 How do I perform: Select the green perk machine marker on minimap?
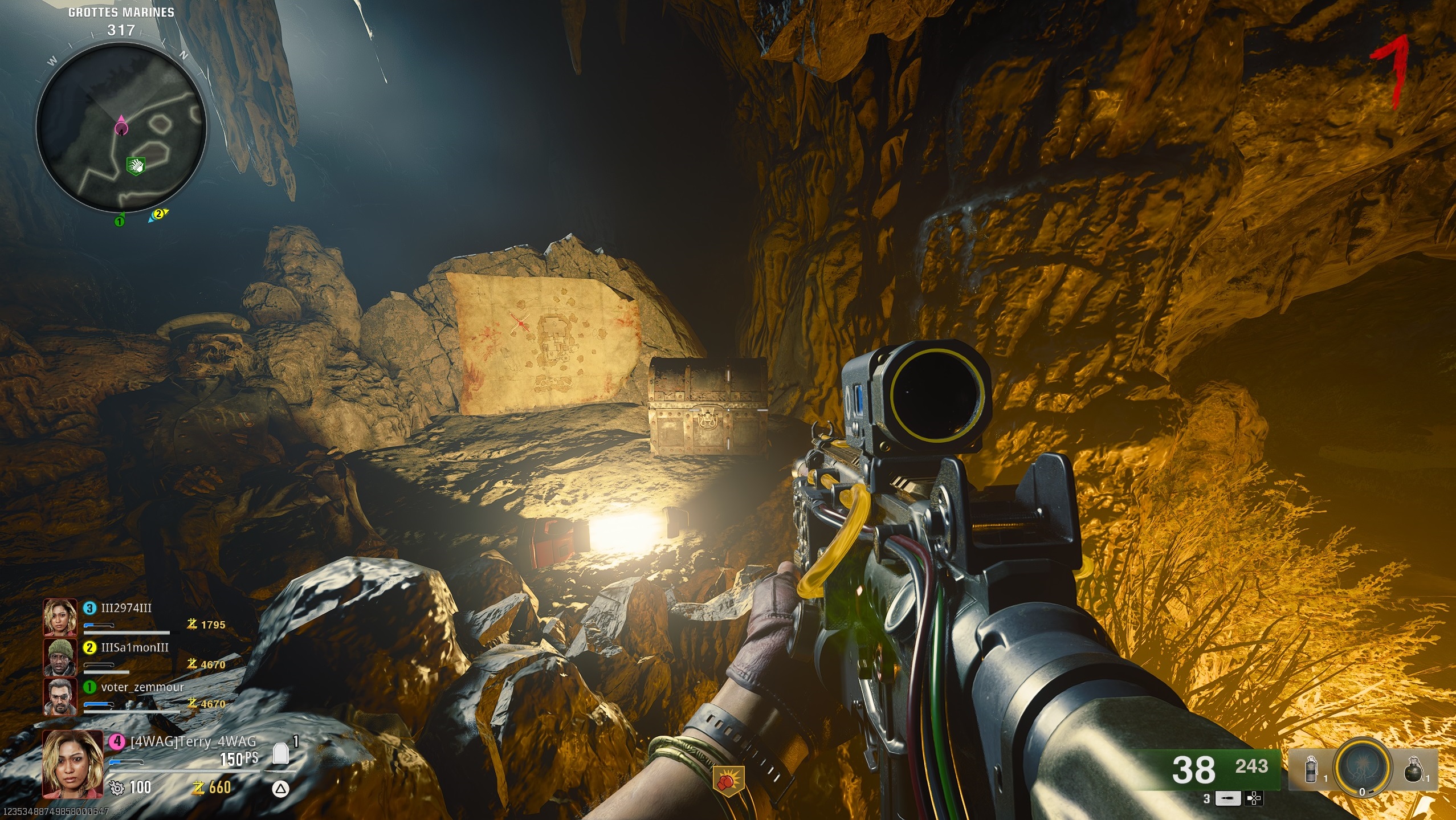pos(136,166)
